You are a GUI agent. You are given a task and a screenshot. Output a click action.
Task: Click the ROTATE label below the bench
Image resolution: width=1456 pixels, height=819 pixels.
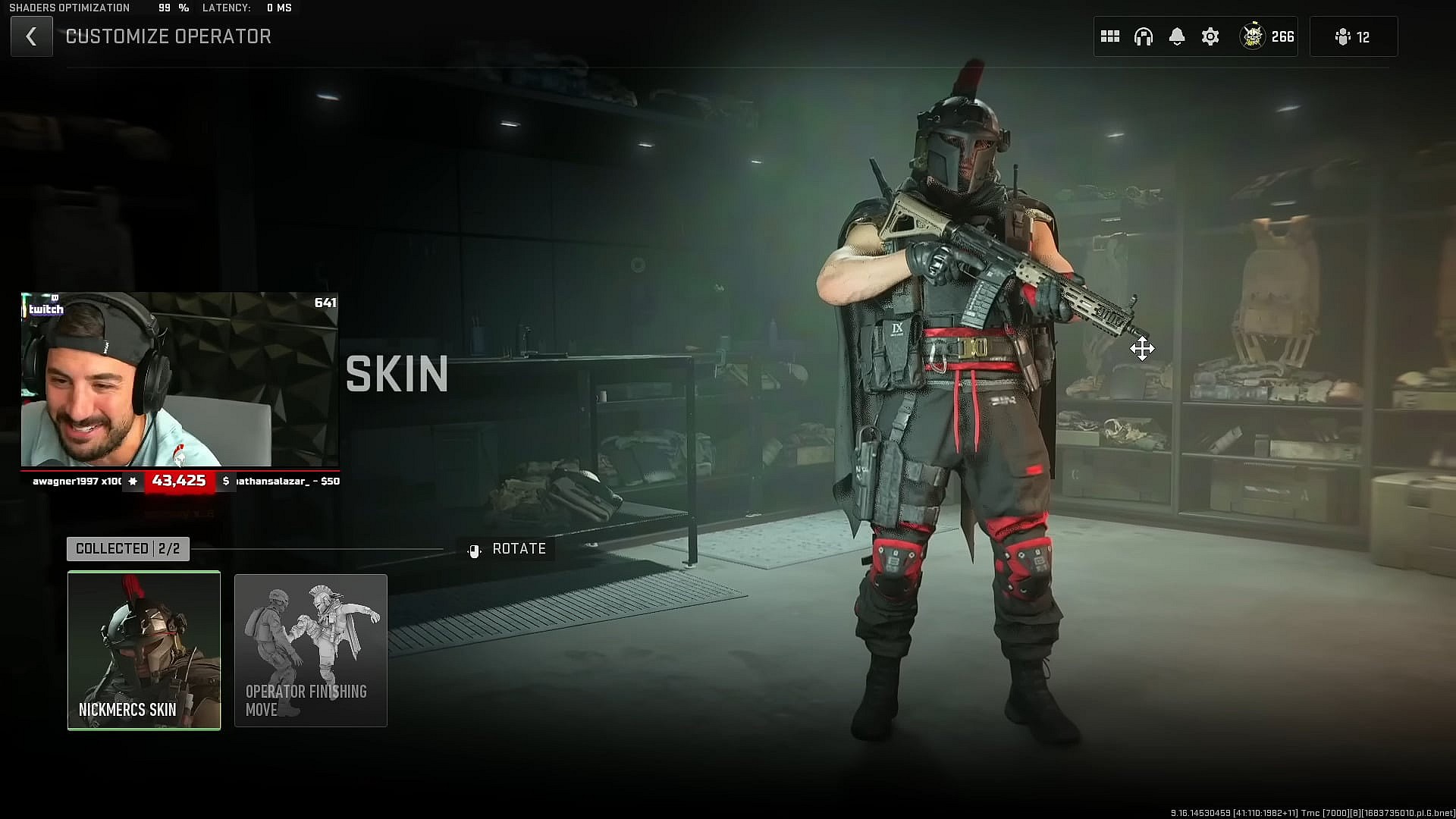519,548
